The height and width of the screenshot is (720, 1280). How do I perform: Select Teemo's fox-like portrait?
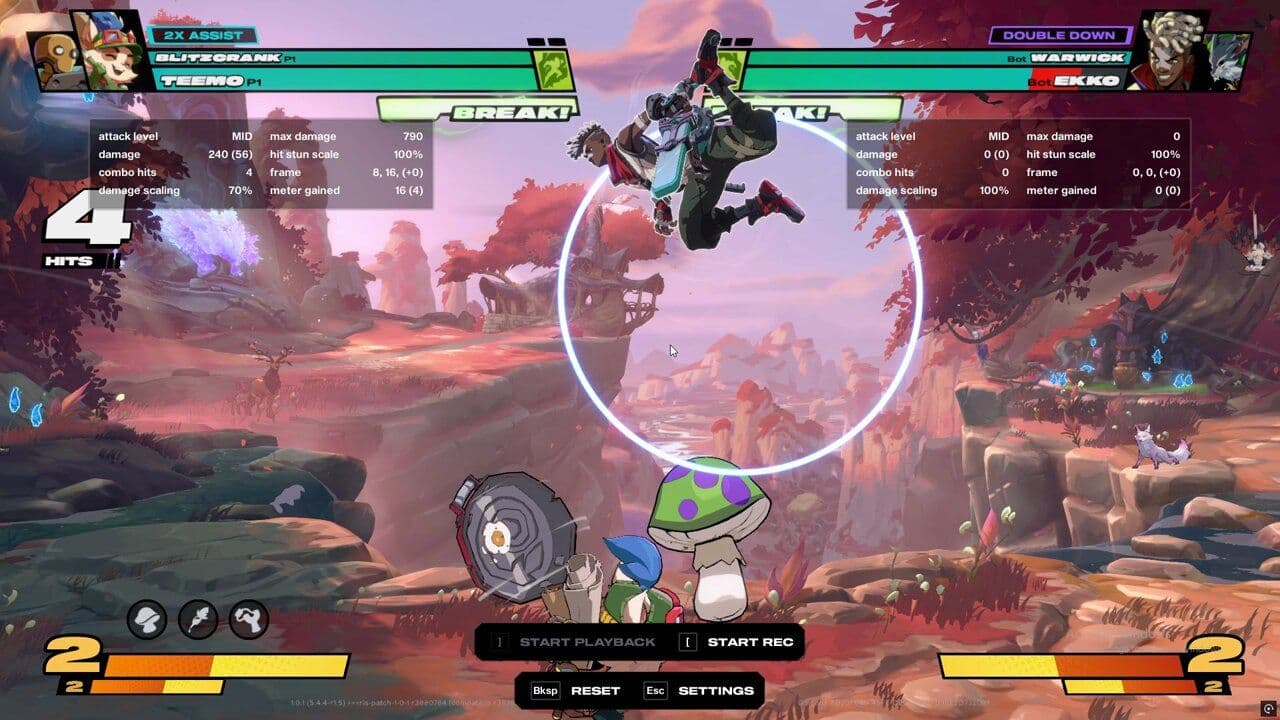[x=108, y=50]
